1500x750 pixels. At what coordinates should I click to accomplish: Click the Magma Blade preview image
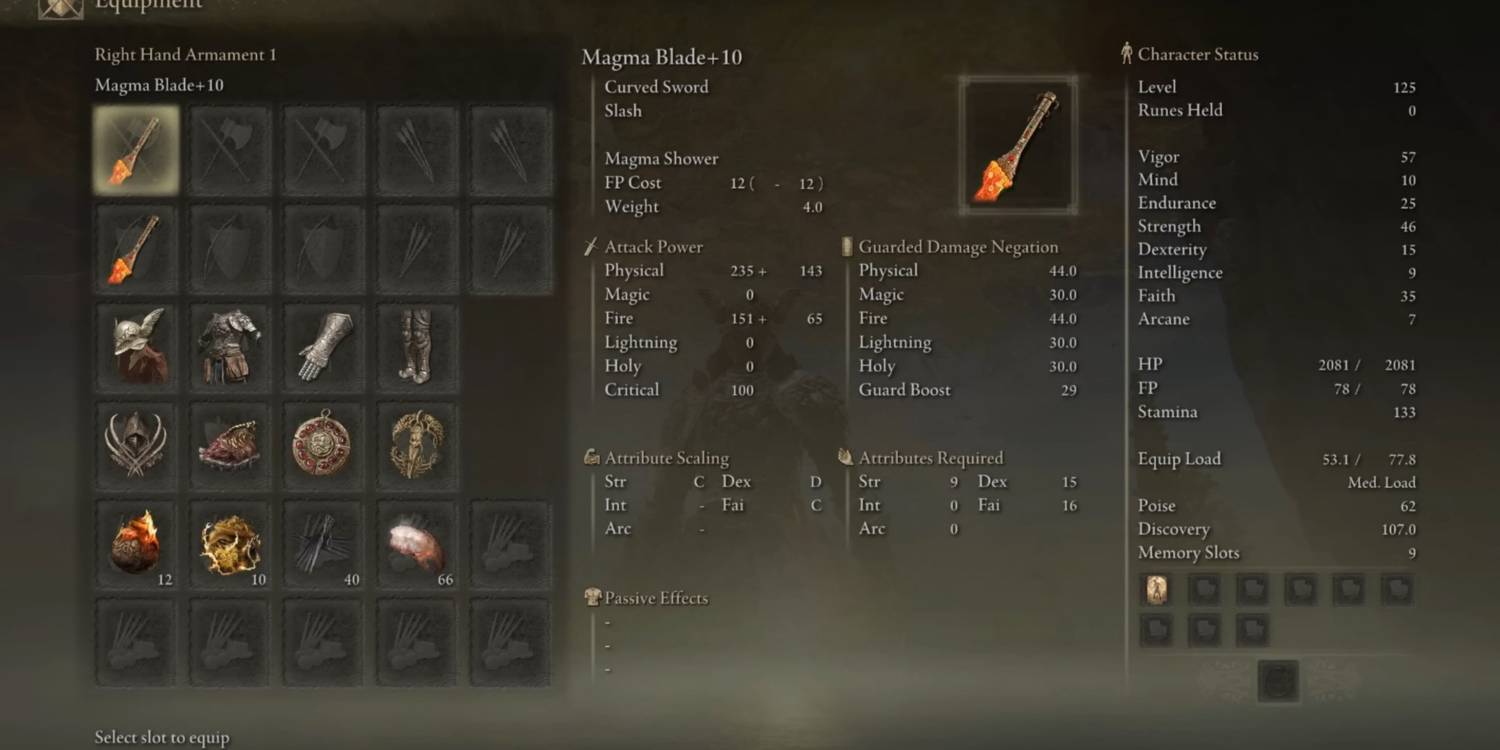click(1017, 143)
